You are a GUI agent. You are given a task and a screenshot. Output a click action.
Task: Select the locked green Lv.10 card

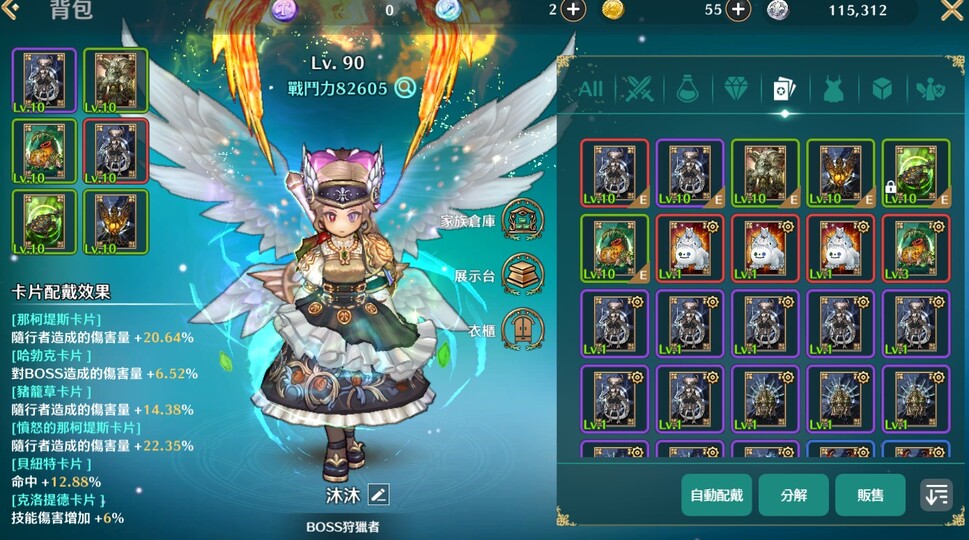point(914,172)
